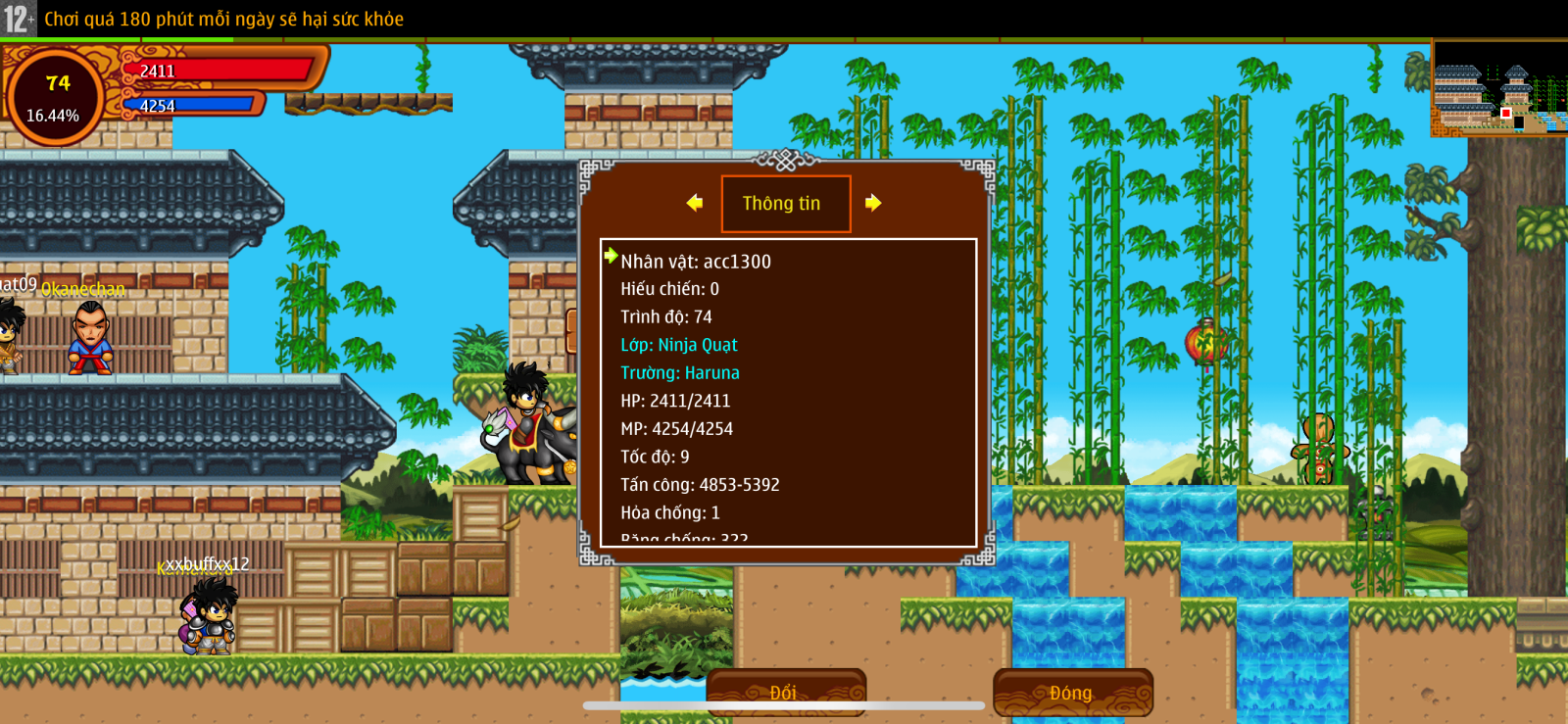Close the info panel with Đóng

point(1072,693)
